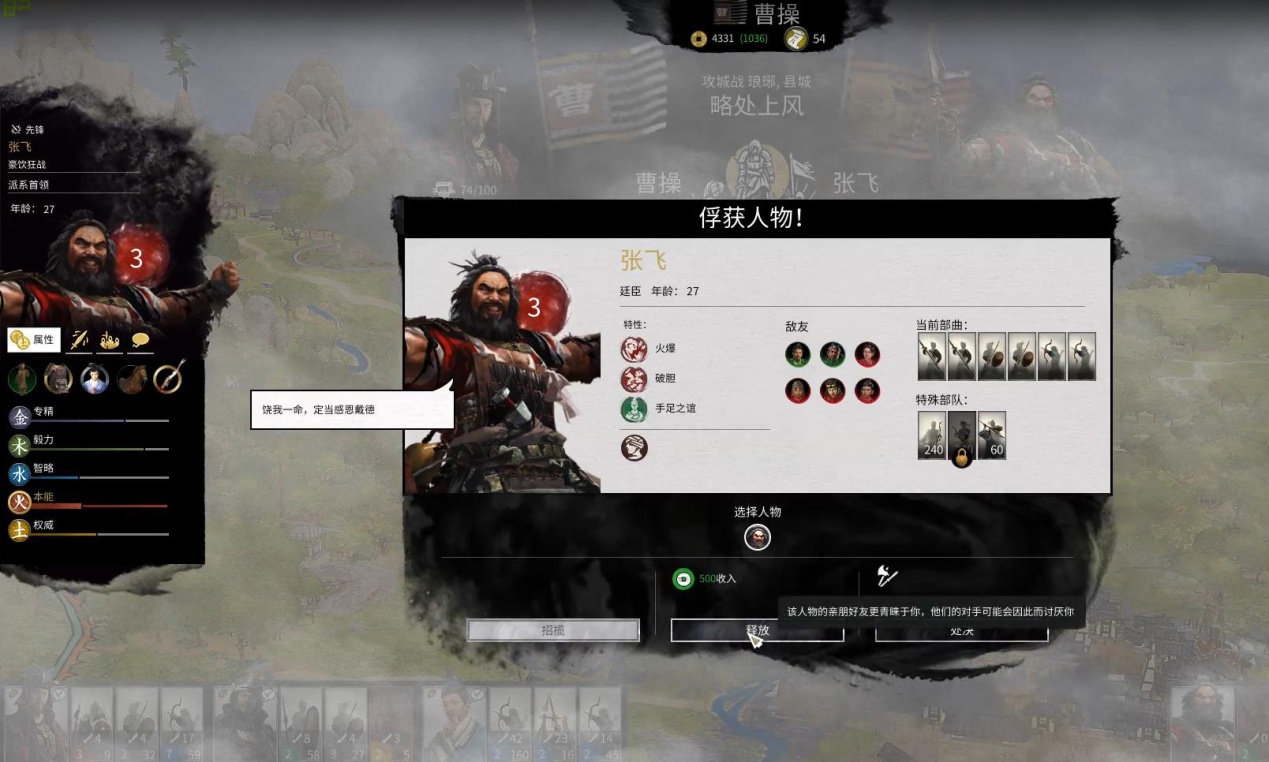Viewport: 1269px width, 762px height.
Task: Click the 水 智略 attribute icon
Action: click(19, 474)
